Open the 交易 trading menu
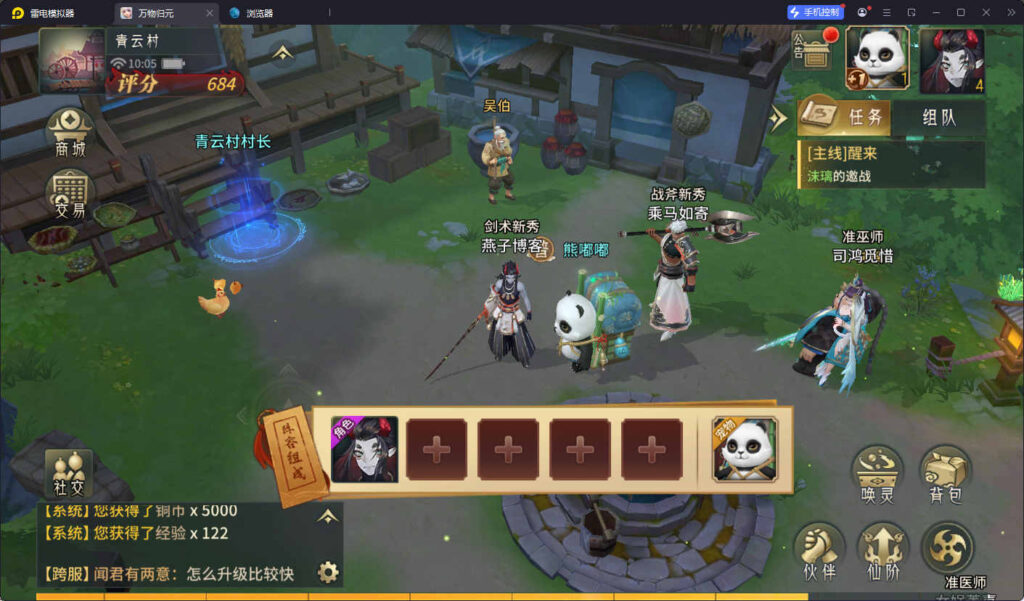Screen dimensions: 1024x601 [x=70, y=193]
